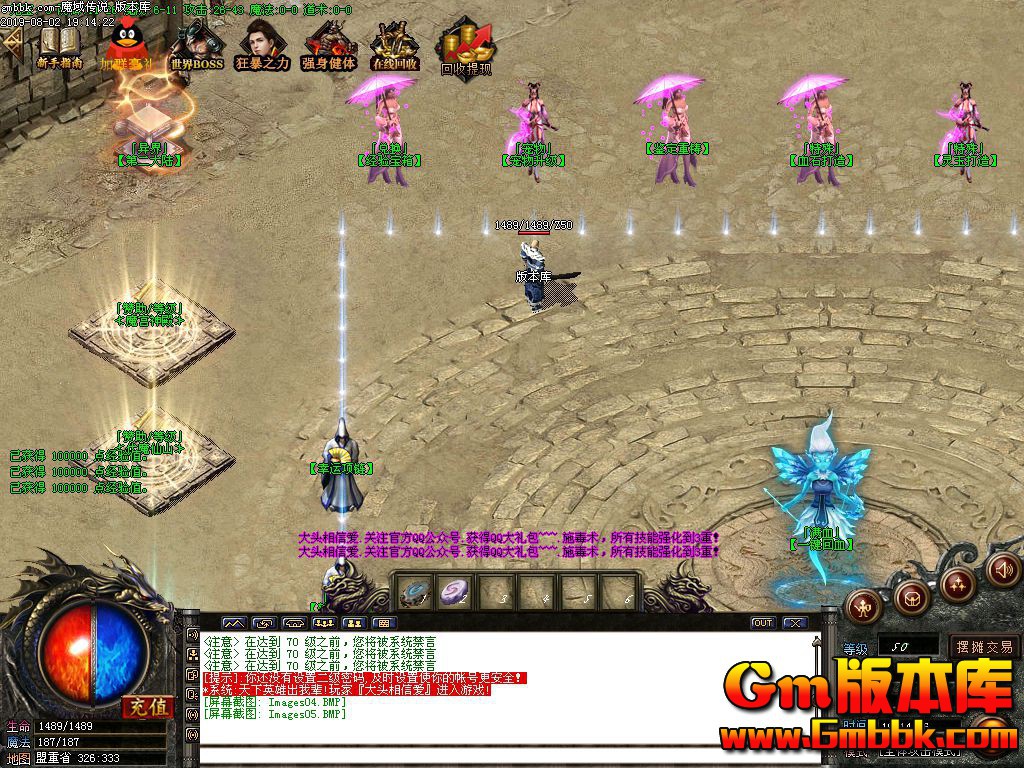This screenshot has height=768, width=1024.
Task: Open the 世界BOSS menu
Action: [x=196, y=45]
